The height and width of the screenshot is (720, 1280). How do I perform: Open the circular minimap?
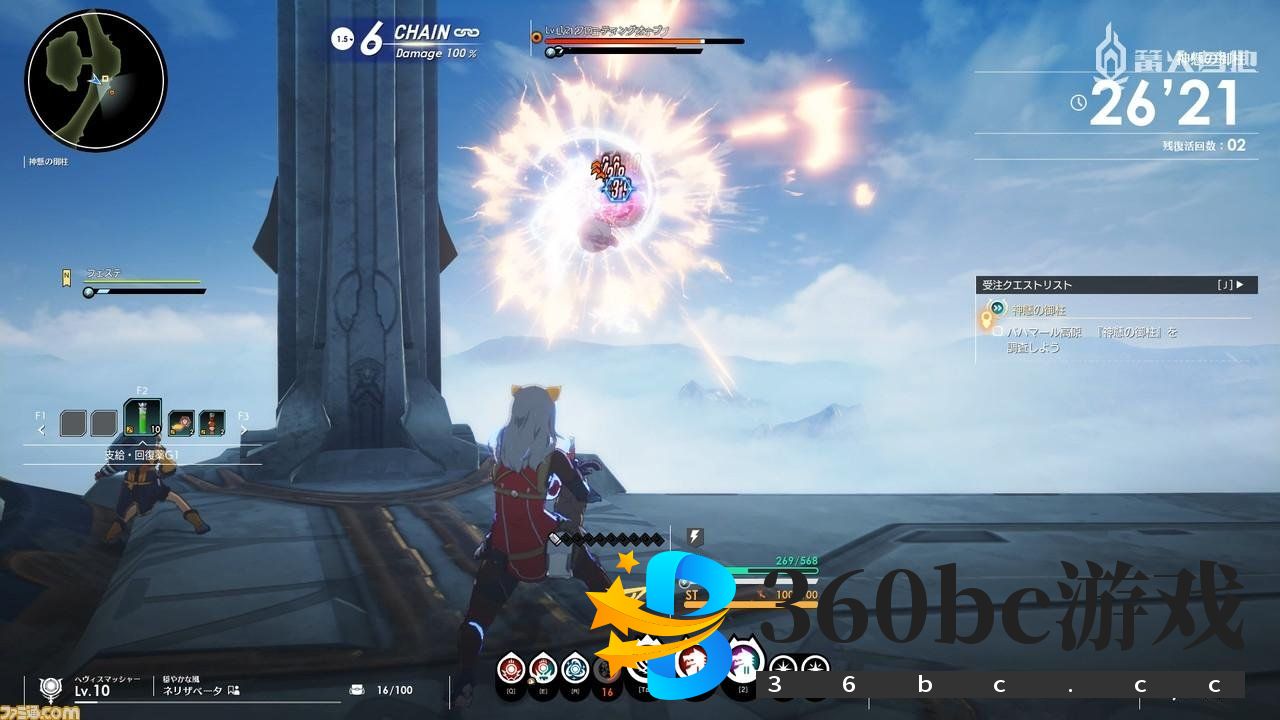[96, 80]
